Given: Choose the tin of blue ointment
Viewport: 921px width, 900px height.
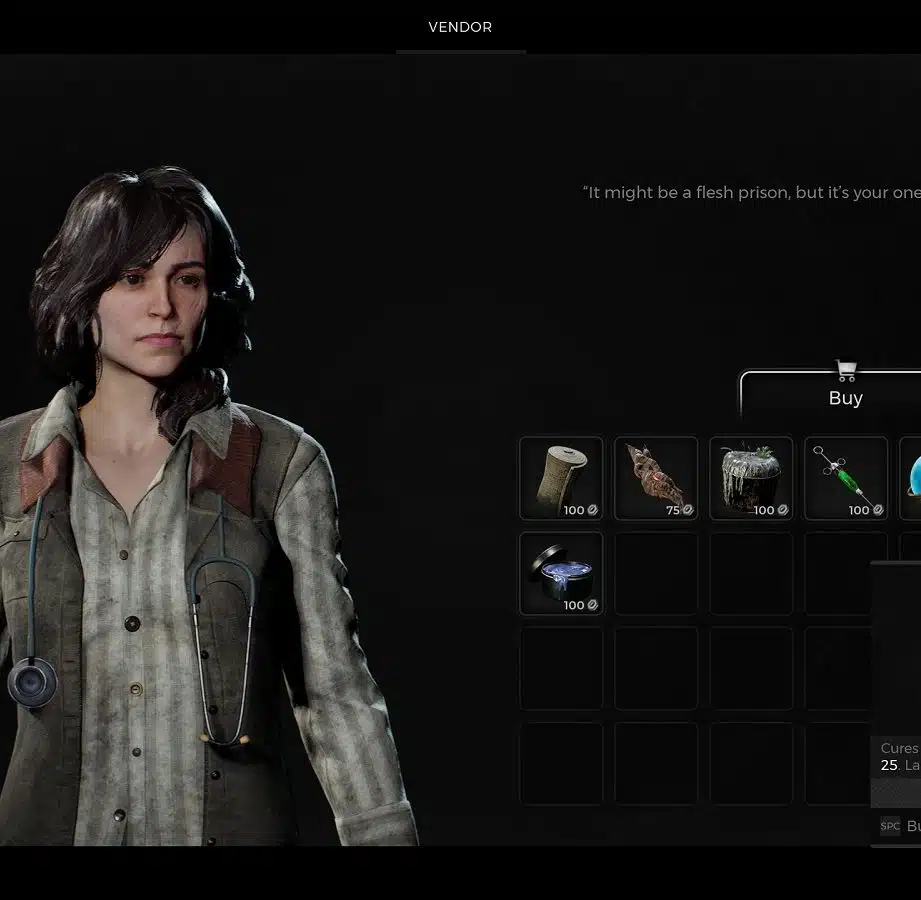Looking at the screenshot, I should [561, 573].
